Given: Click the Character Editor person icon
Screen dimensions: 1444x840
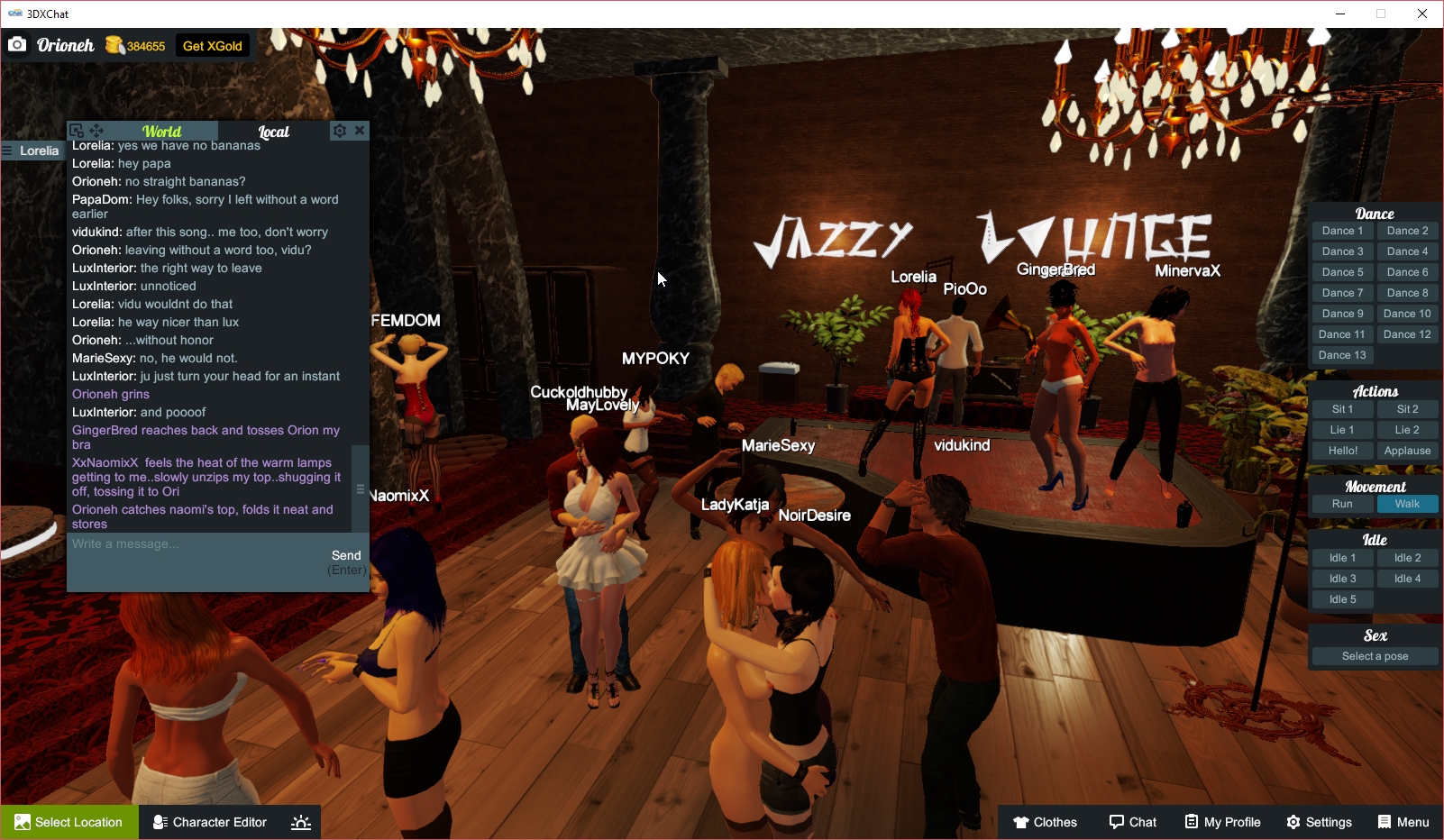Looking at the screenshot, I should pyautogui.click(x=159, y=821).
